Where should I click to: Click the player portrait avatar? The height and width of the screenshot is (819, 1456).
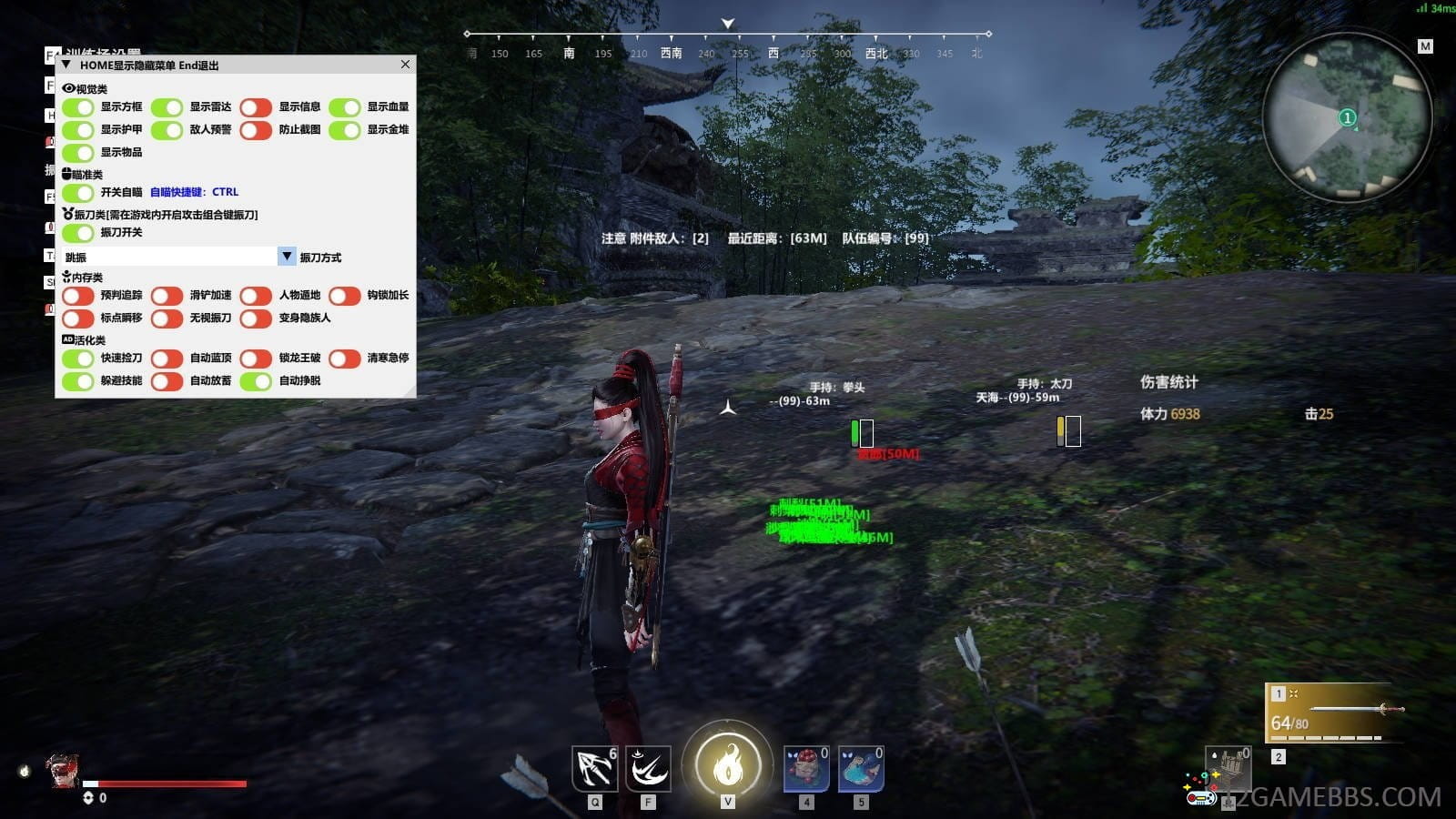pyautogui.click(x=62, y=771)
